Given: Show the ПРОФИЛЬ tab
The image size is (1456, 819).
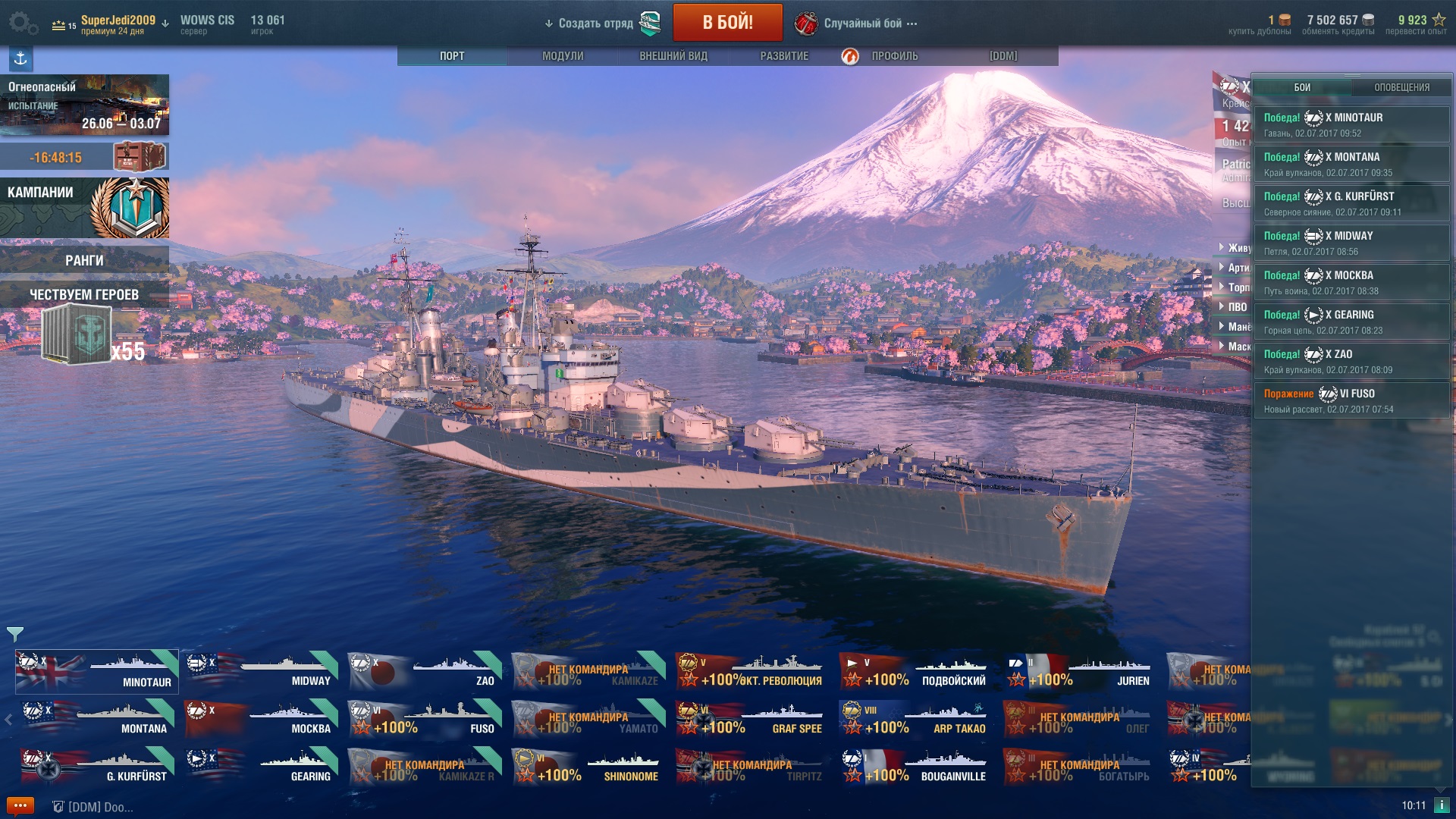Looking at the screenshot, I should [x=894, y=56].
